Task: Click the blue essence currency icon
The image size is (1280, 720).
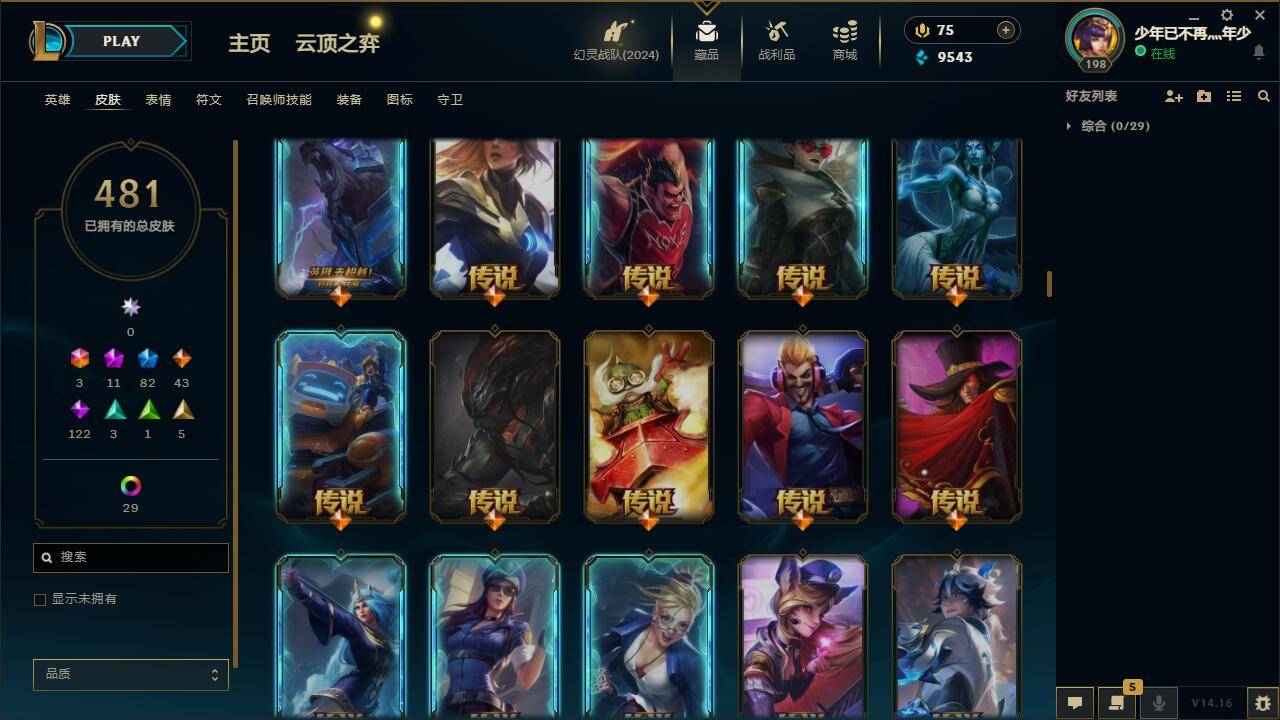Action: pos(921,57)
